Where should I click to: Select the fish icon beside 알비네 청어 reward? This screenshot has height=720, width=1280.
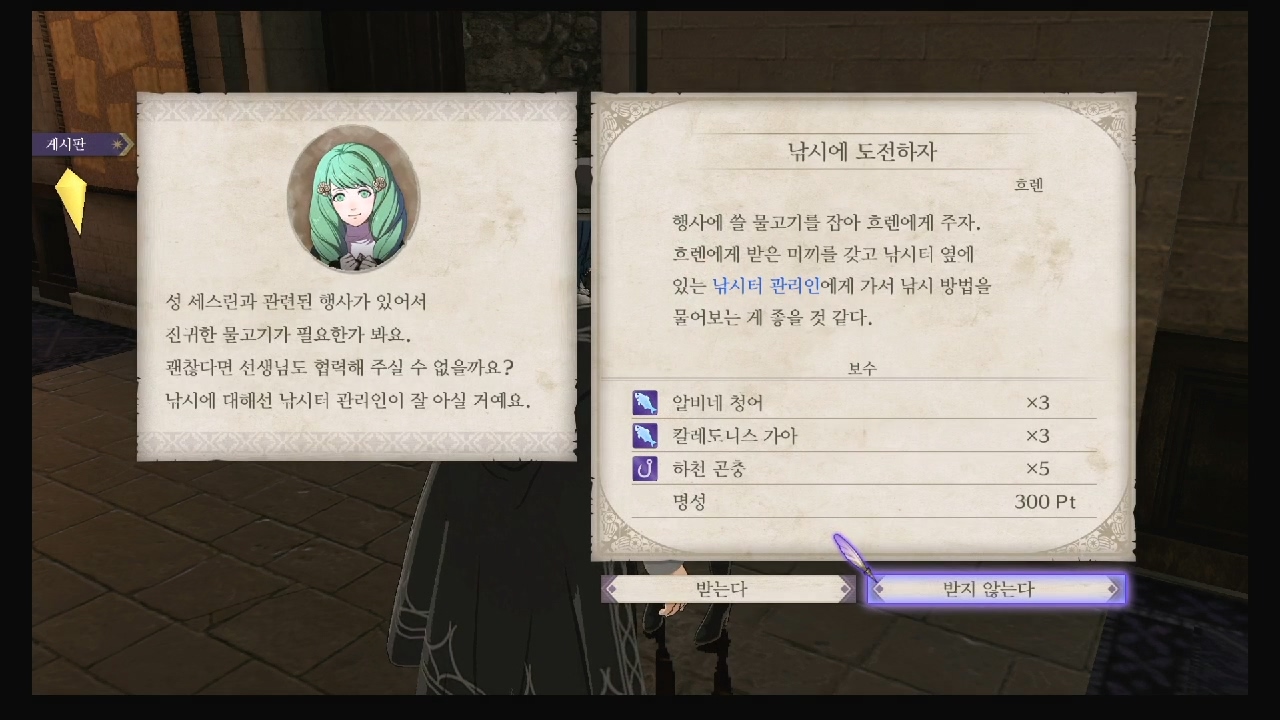coord(643,402)
